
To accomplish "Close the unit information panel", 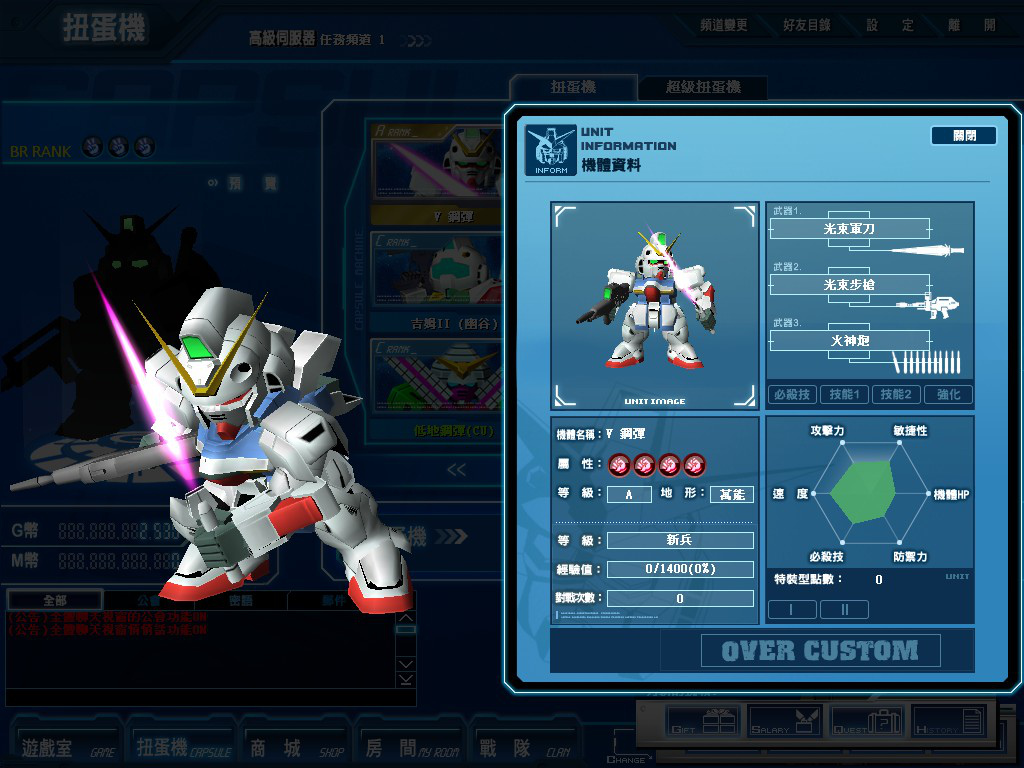I will tap(963, 136).
